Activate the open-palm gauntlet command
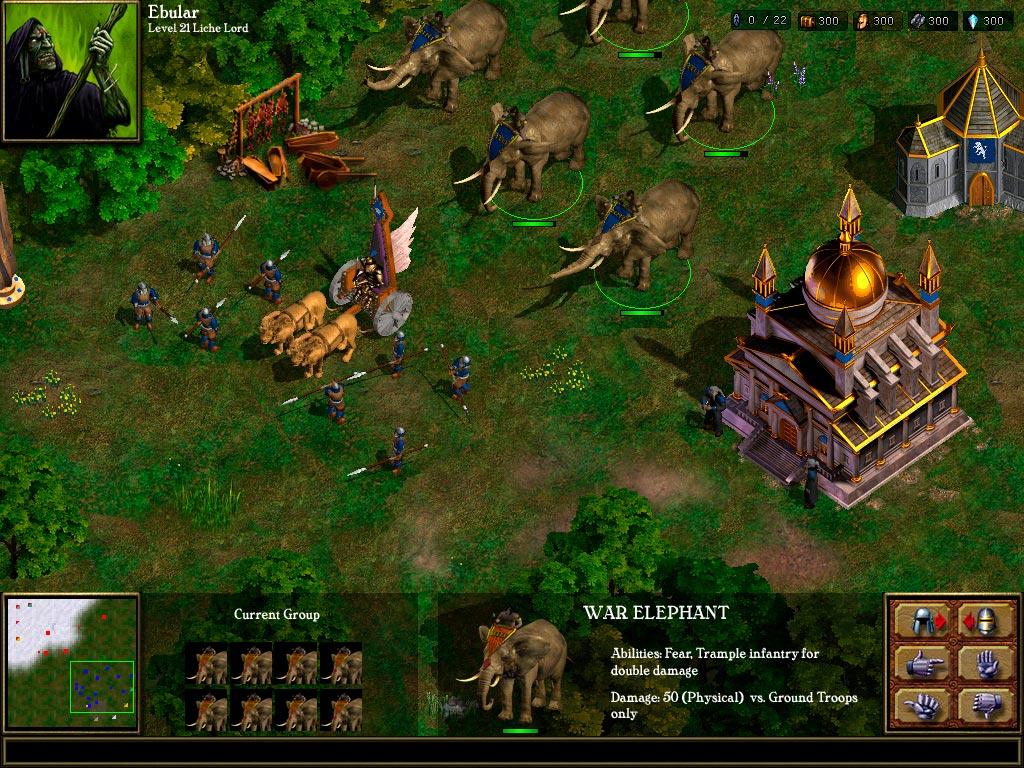 point(984,662)
